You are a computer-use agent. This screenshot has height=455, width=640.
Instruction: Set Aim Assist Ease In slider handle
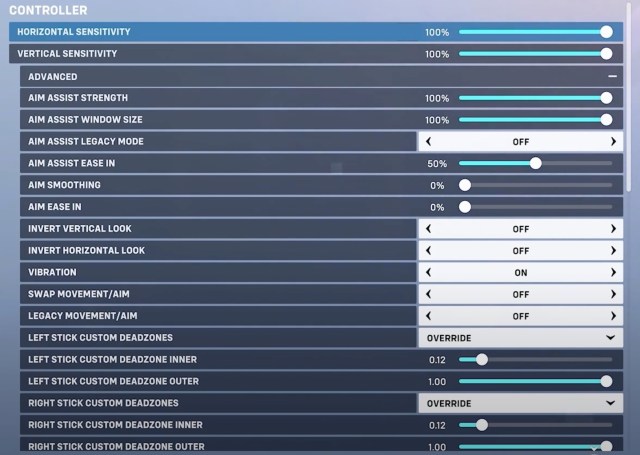click(536, 163)
